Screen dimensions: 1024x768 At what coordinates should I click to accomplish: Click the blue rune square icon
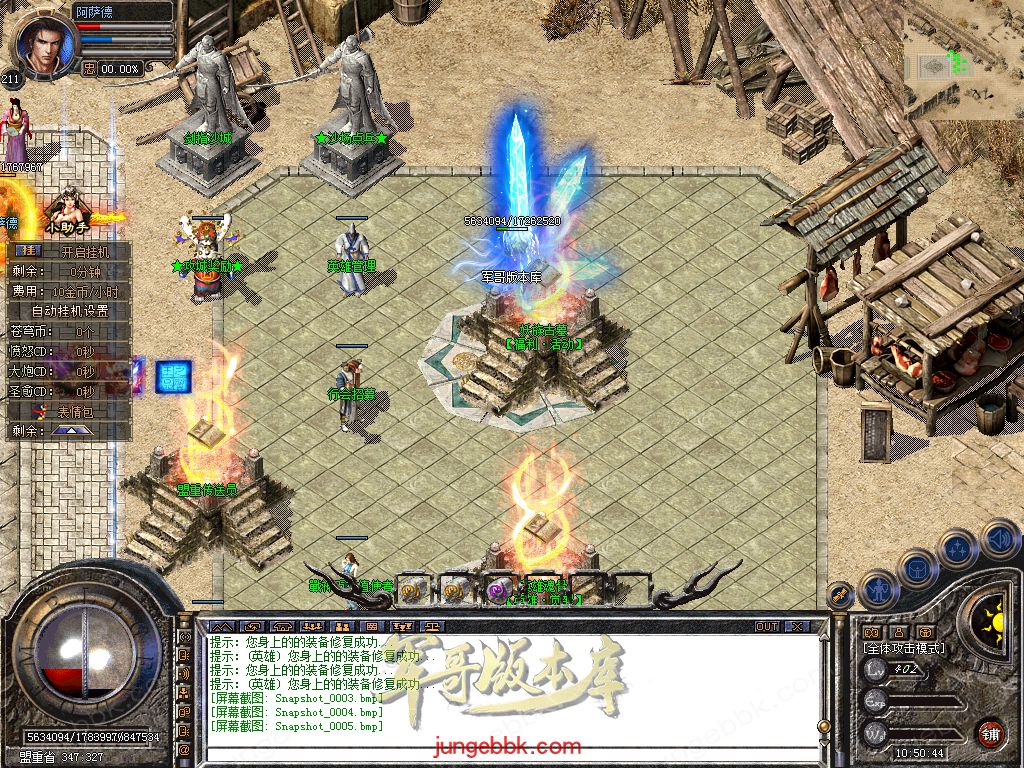174,377
